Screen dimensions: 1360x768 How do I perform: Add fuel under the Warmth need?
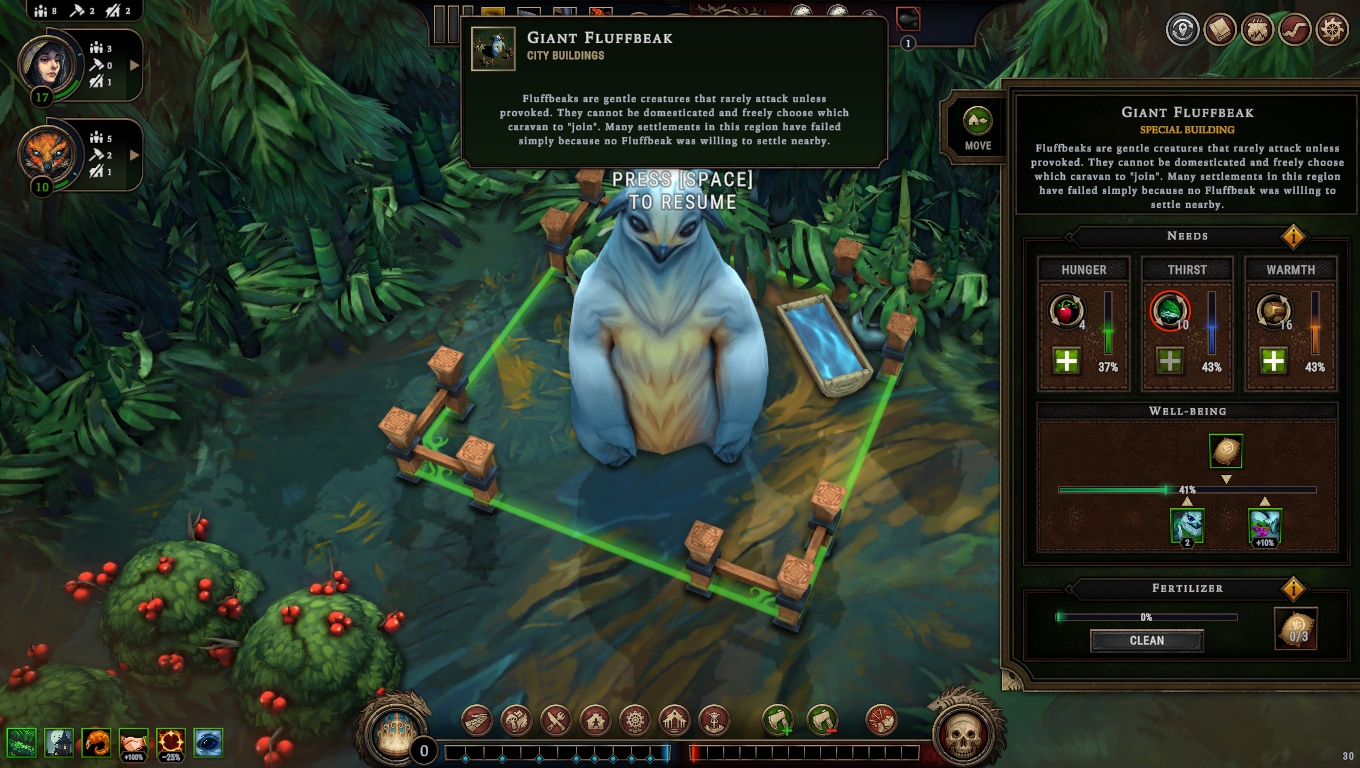(1273, 361)
